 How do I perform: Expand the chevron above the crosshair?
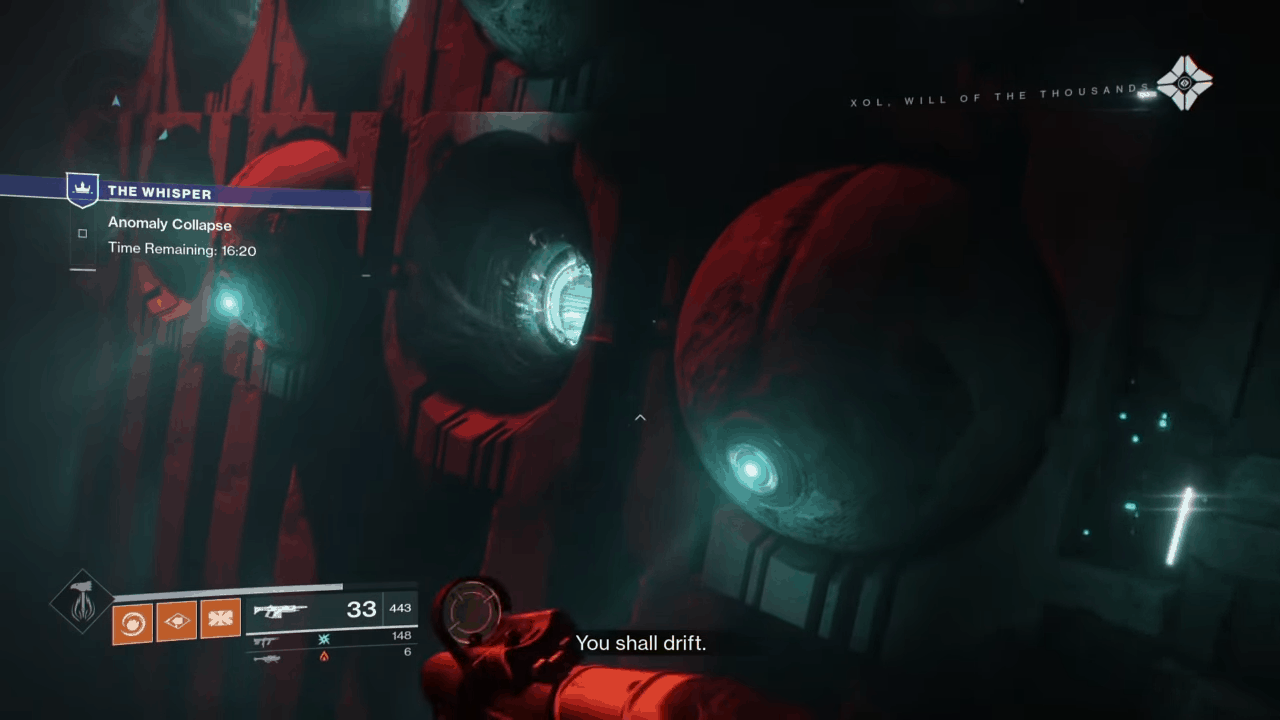[640, 417]
